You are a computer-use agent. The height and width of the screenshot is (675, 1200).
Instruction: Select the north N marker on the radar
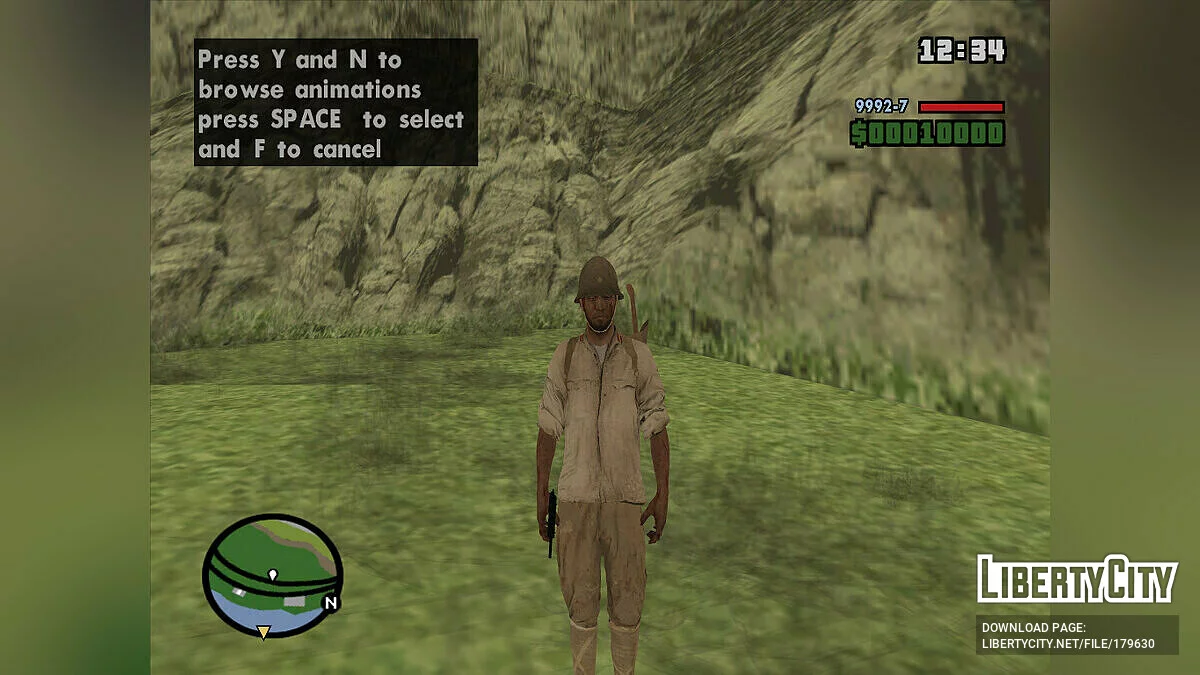330,603
